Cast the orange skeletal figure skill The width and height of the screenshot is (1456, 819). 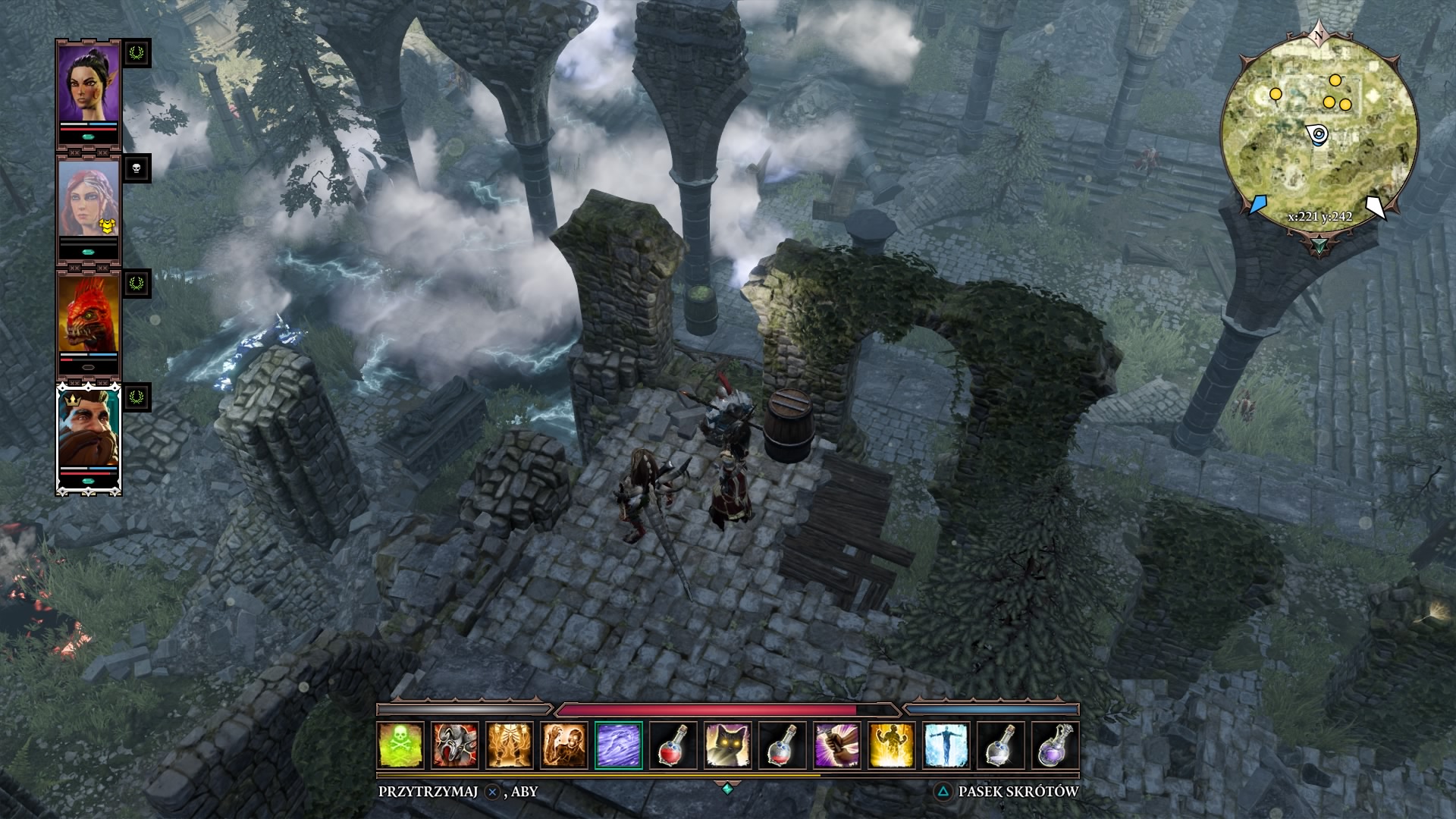[564, 745]
